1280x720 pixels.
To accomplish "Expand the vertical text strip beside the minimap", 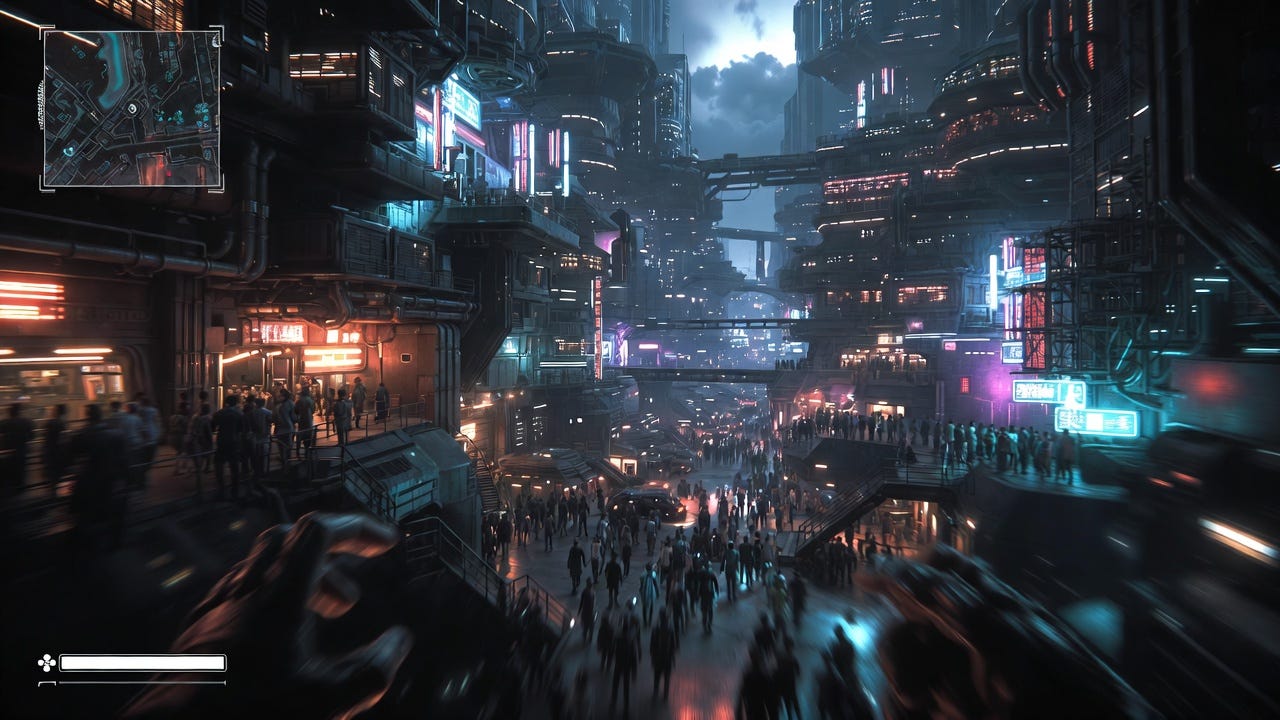I will click(40, 106).
